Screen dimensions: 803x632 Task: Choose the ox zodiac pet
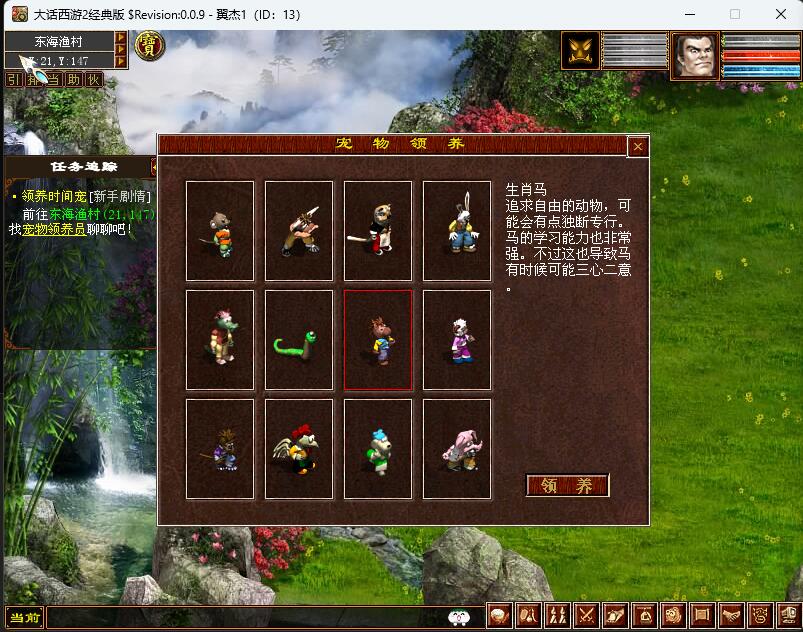(299, 231)
